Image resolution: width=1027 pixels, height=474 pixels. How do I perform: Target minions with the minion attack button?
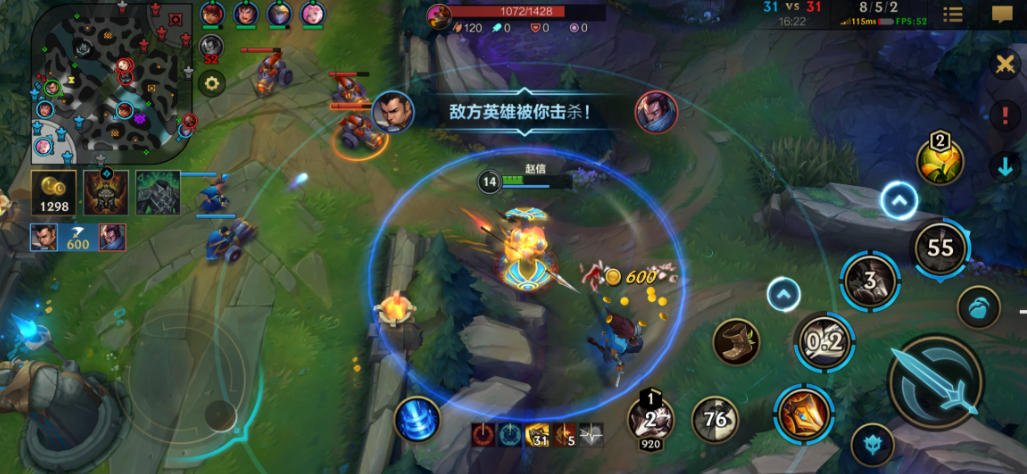[978, 307]
